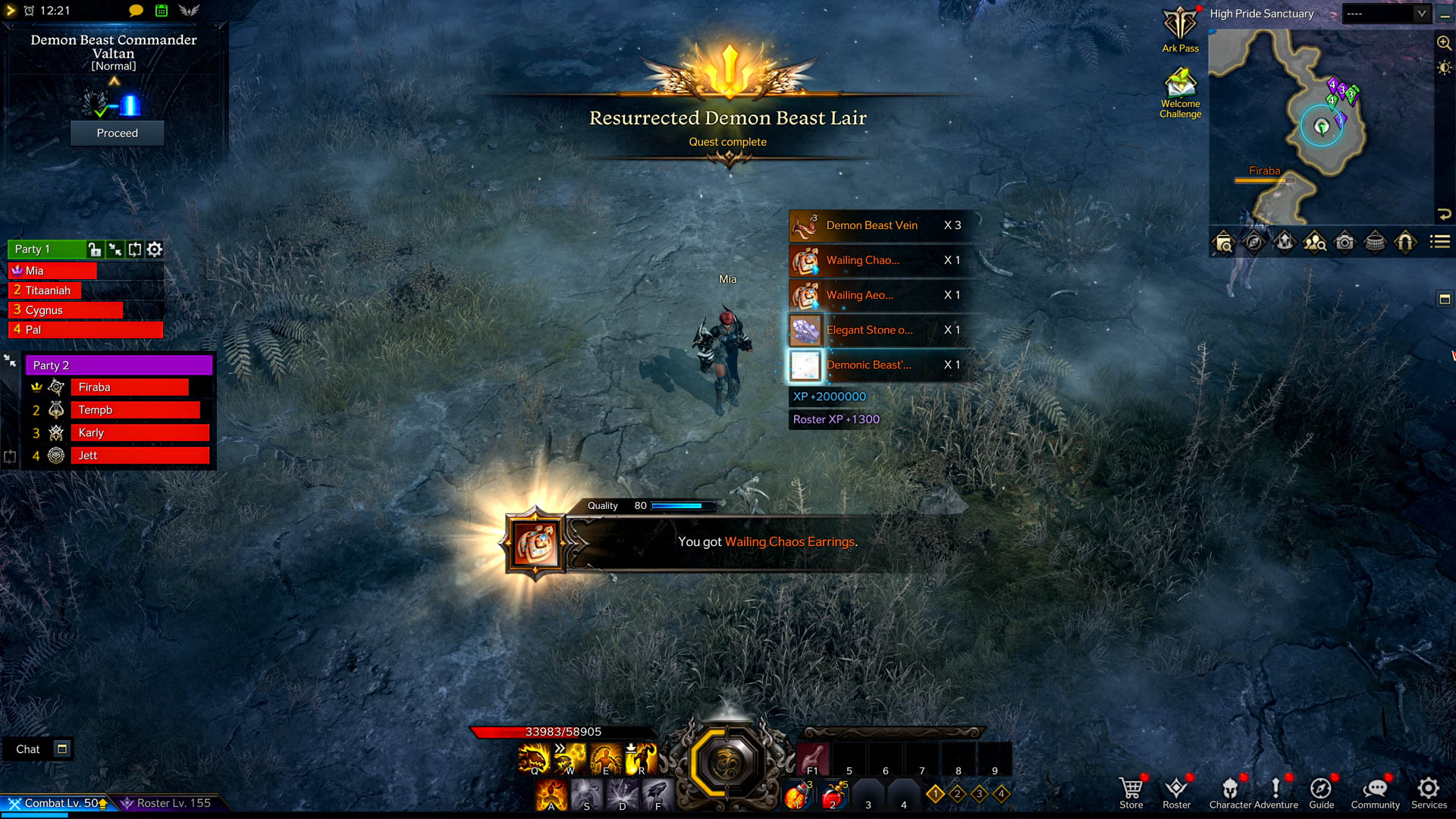Open the Store
Viewport: 1456px width, 819px height.
(x=1131, y=792)
